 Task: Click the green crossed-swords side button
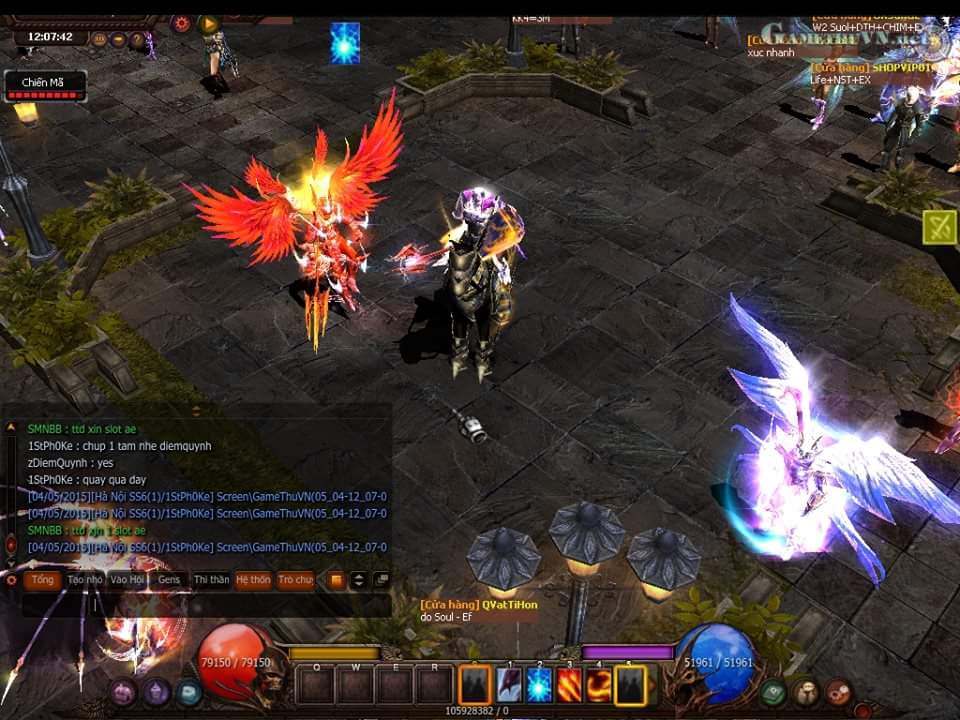[x=939, y=226]
